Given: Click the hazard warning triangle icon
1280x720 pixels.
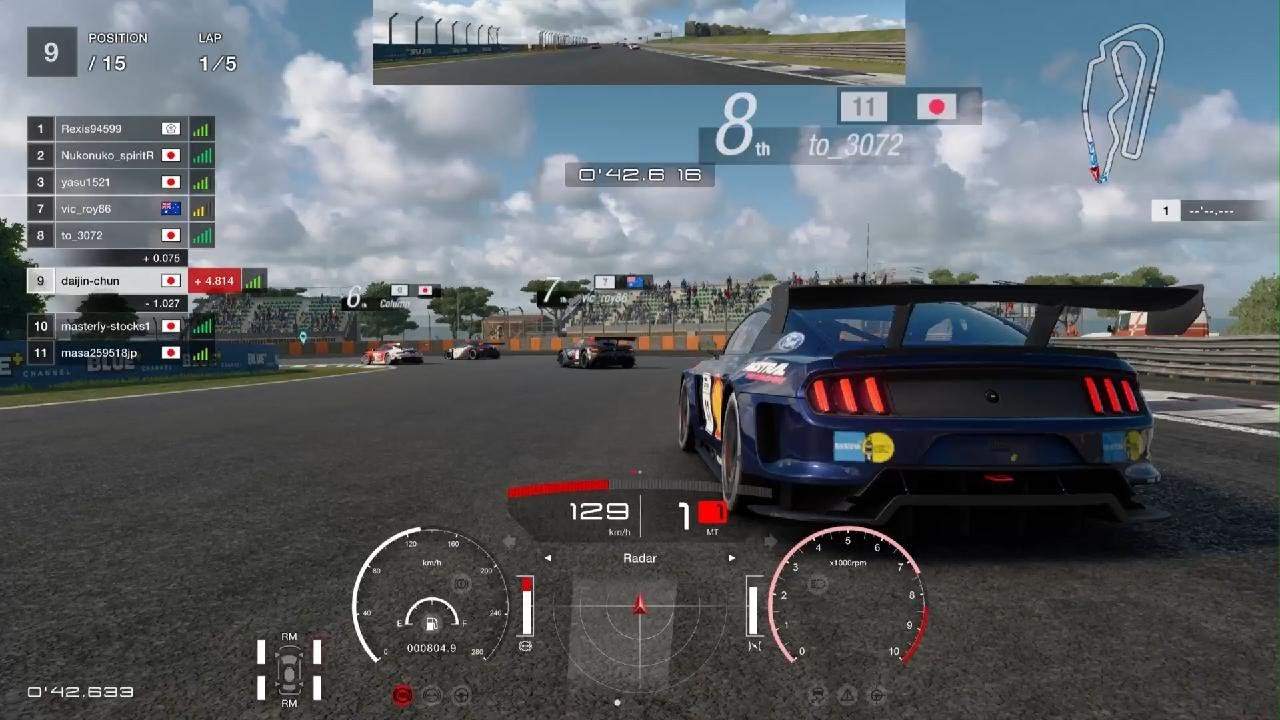Looking at the screenshot, I should pyautogui.click(x=847, y=694).
